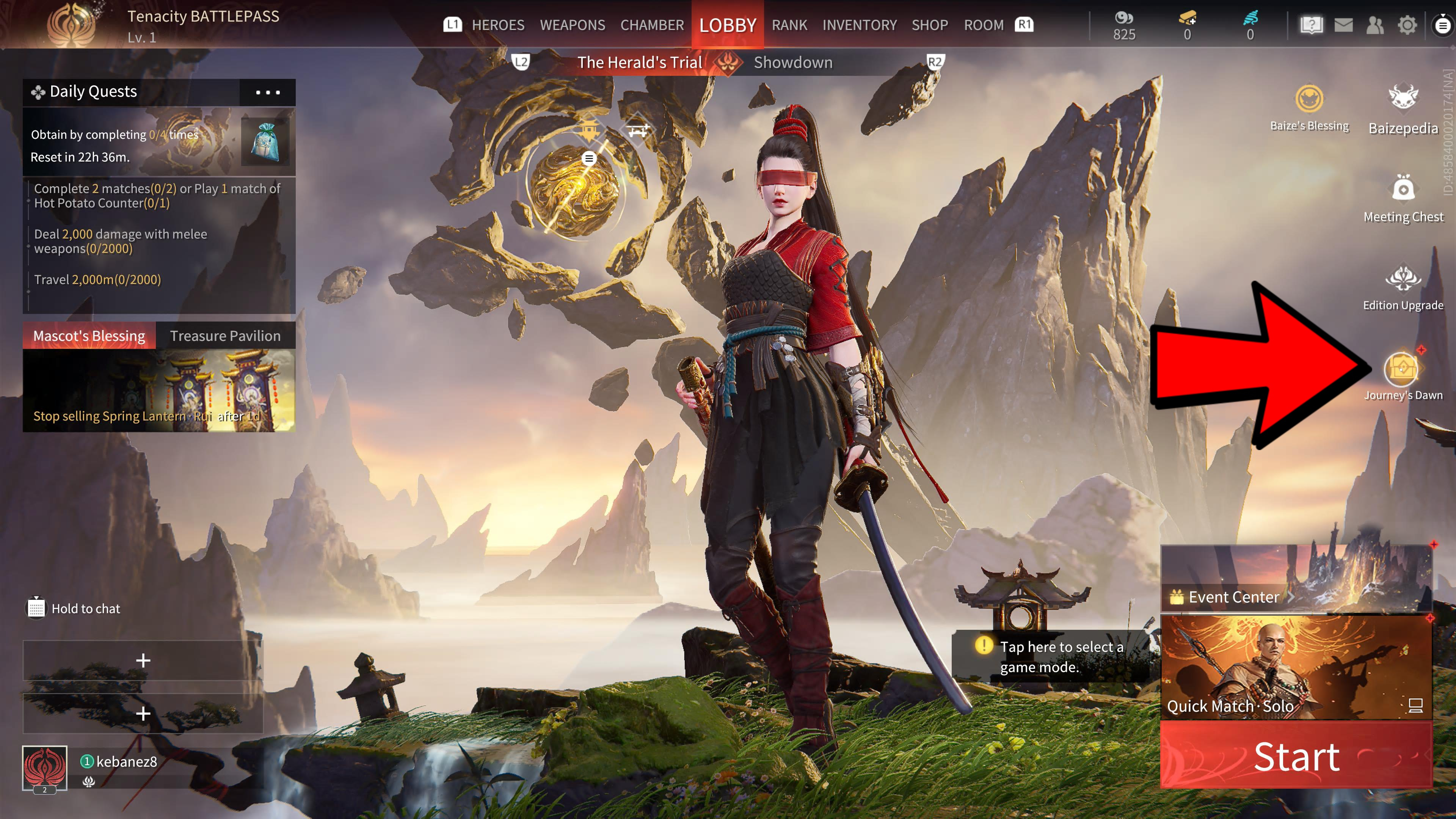Image resolution: width=1456 pixels, height=819 pixels.
Task: Expand Daily Quests three-dot menu
Action: pyautogui.click(x=267, y=92)
